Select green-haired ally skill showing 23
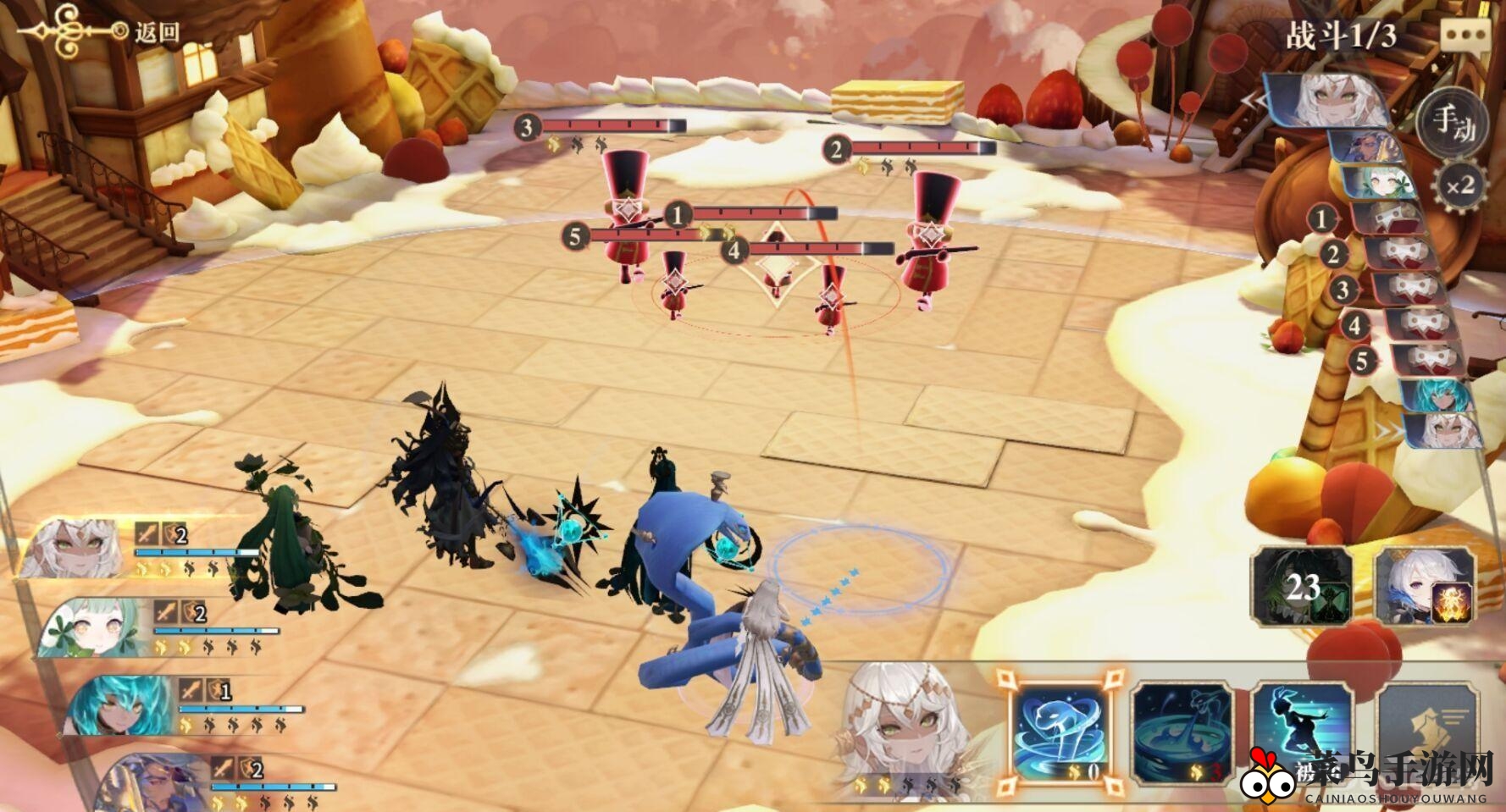 click(1302, 586)
